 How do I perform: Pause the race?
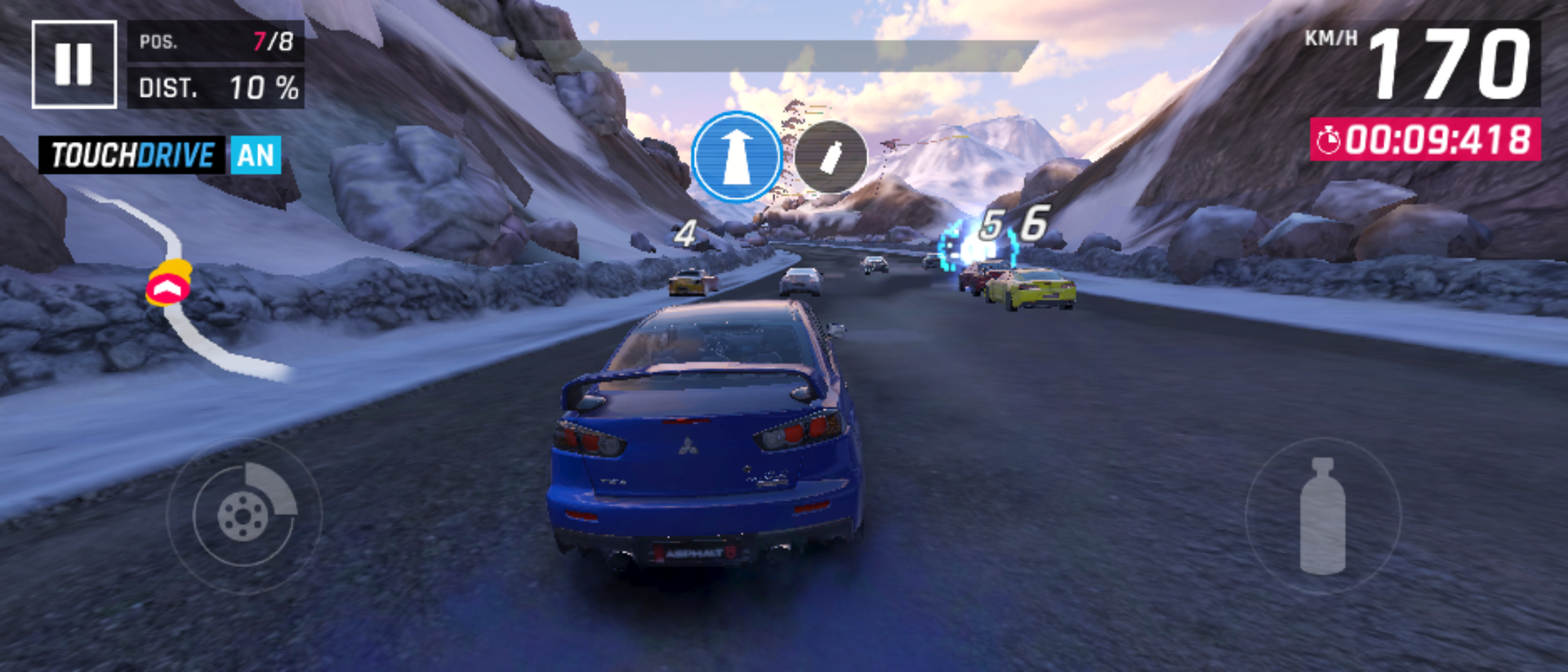[73, 64]
